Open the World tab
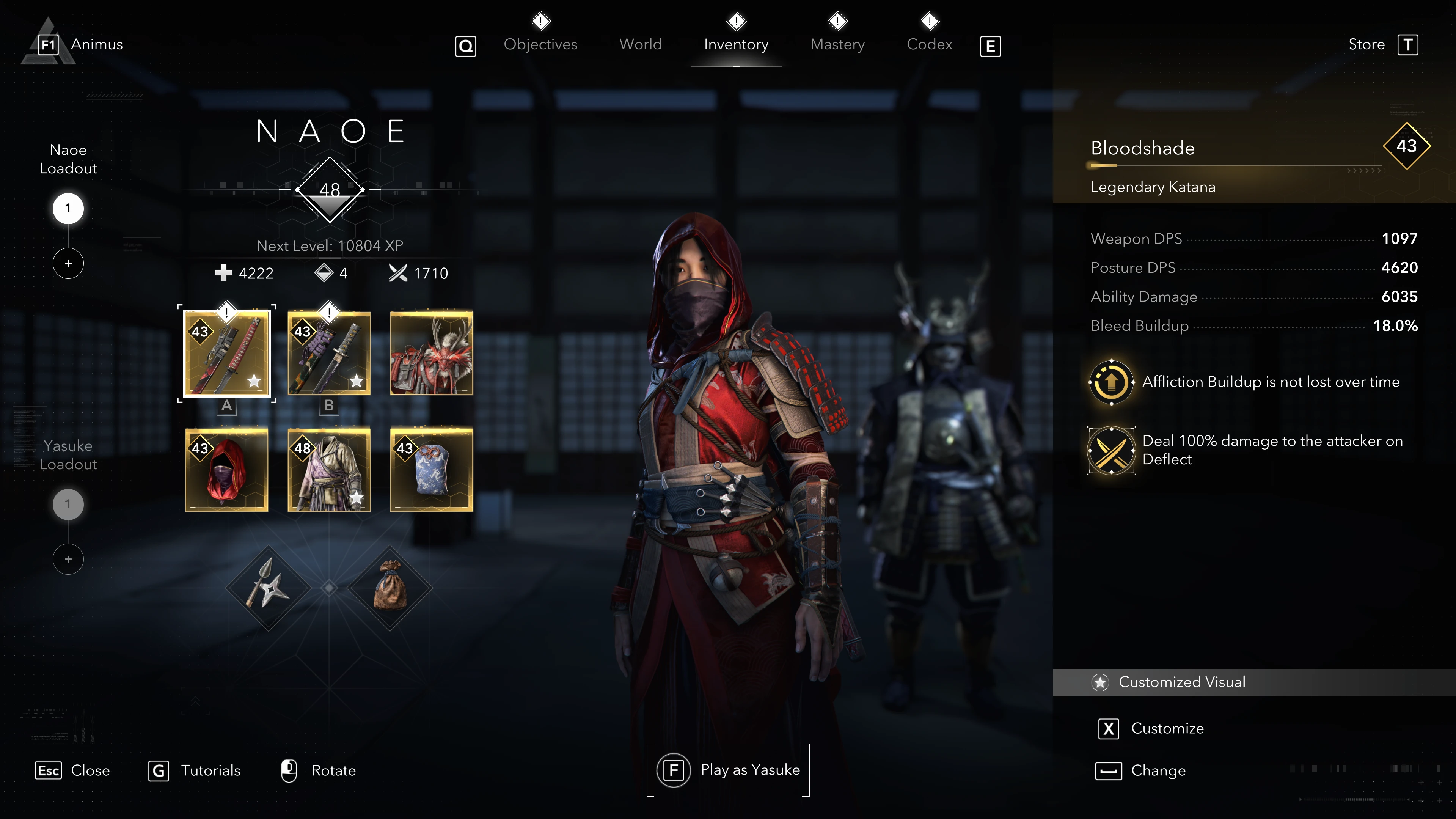The image size is (1456, 819). (x=640, y=44)
